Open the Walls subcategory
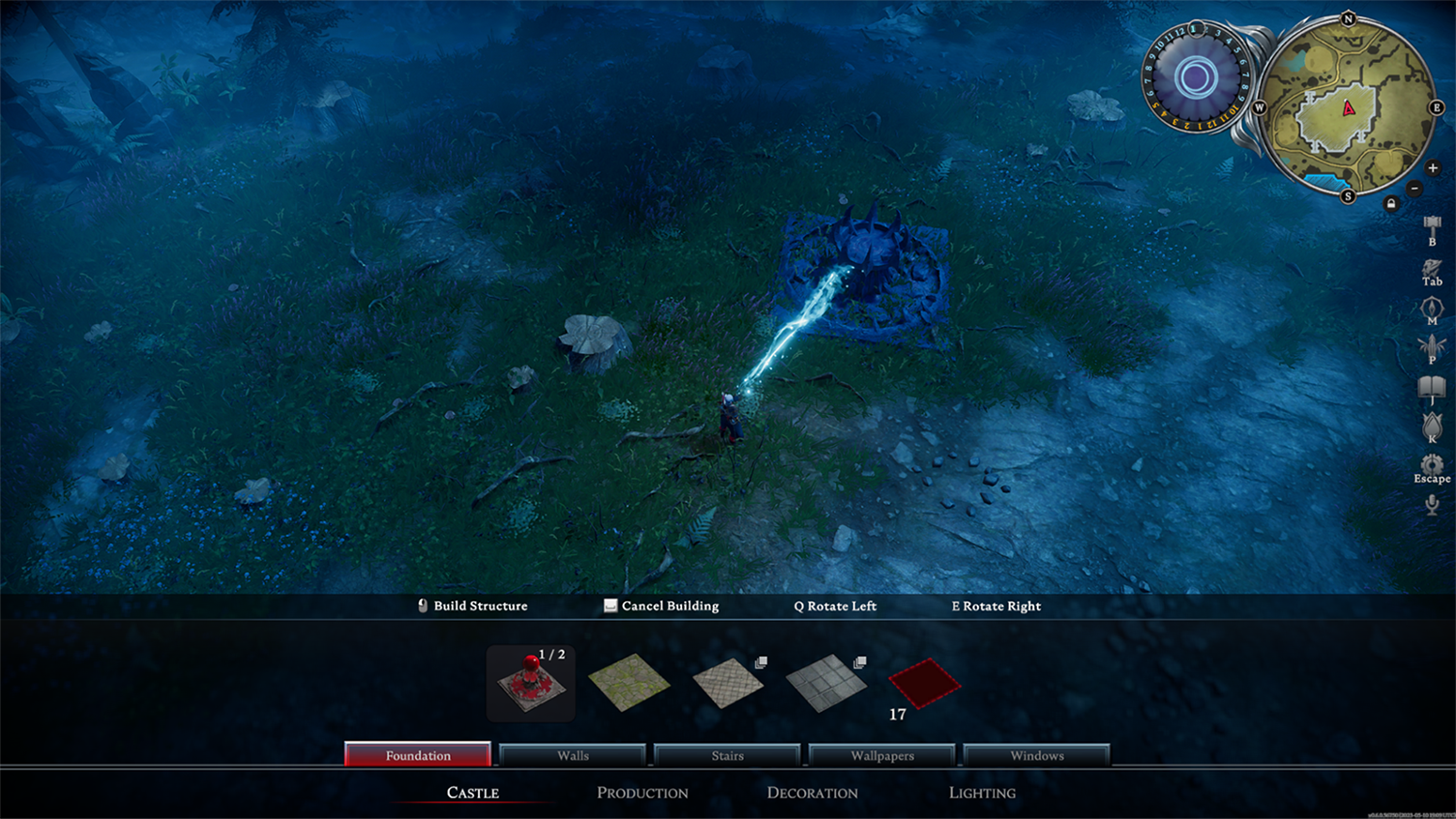 click(x=573, y=755)
